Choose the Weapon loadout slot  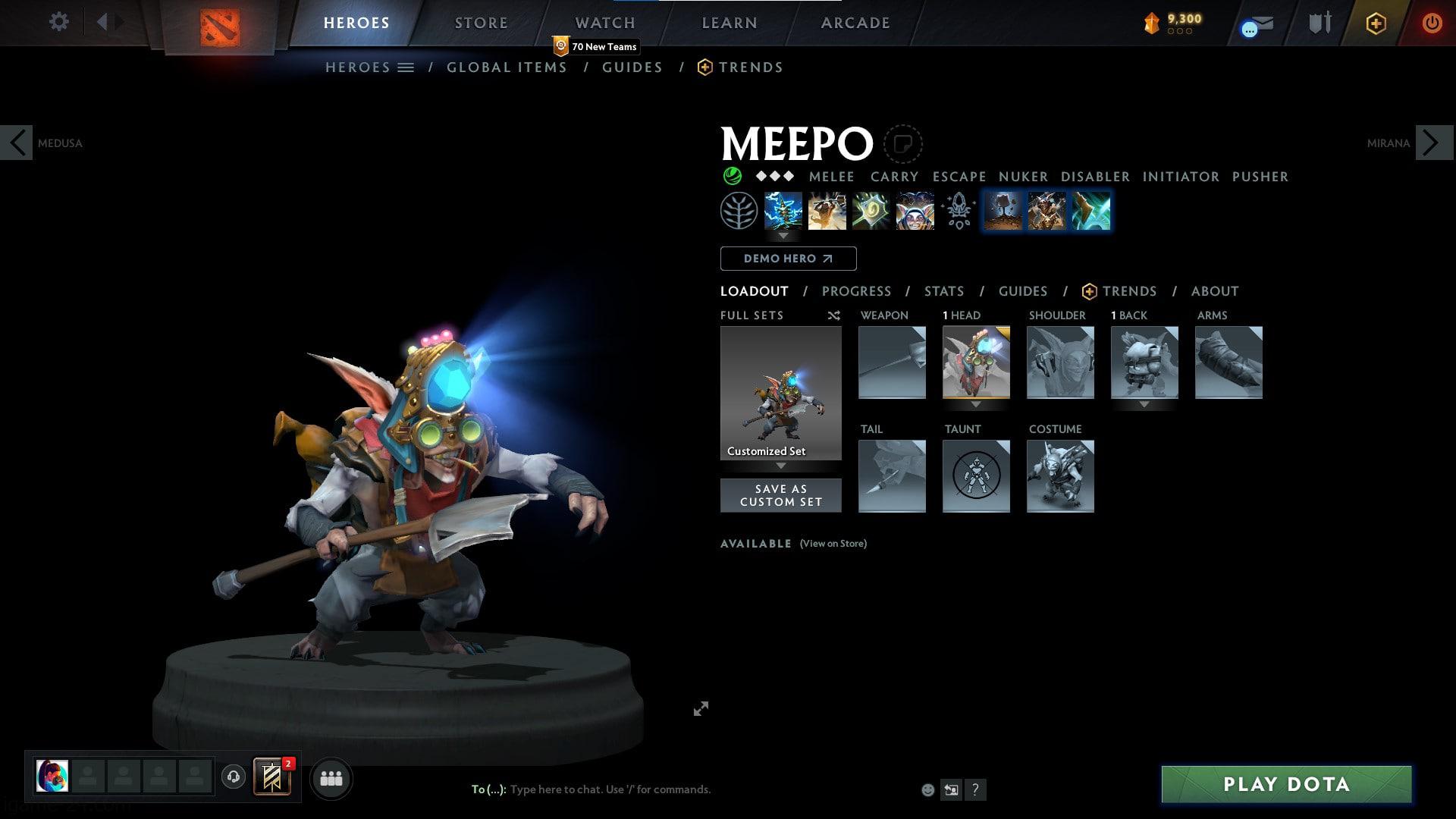pos(892,362)
